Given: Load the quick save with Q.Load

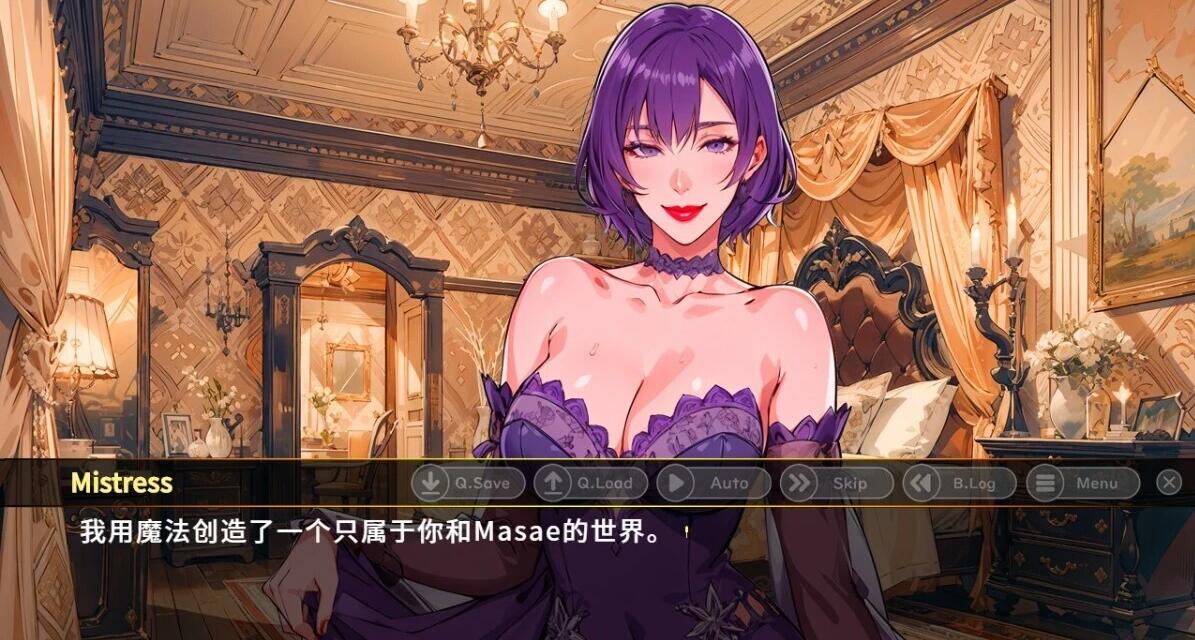Looking at the screenshot, I should pyautogui.click(x=590, y=483).
